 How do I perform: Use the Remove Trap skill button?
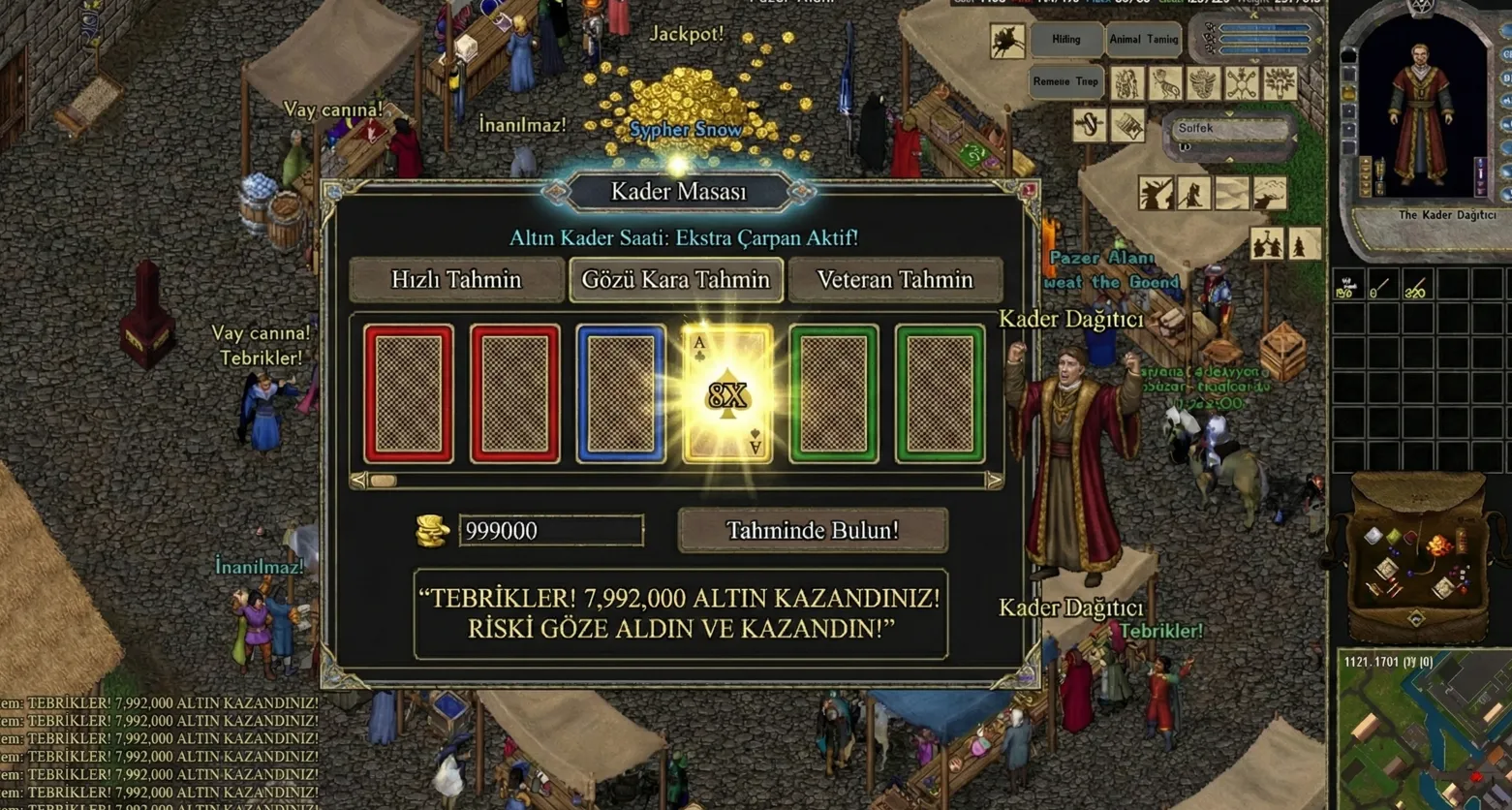click(x=1065, y=81)
